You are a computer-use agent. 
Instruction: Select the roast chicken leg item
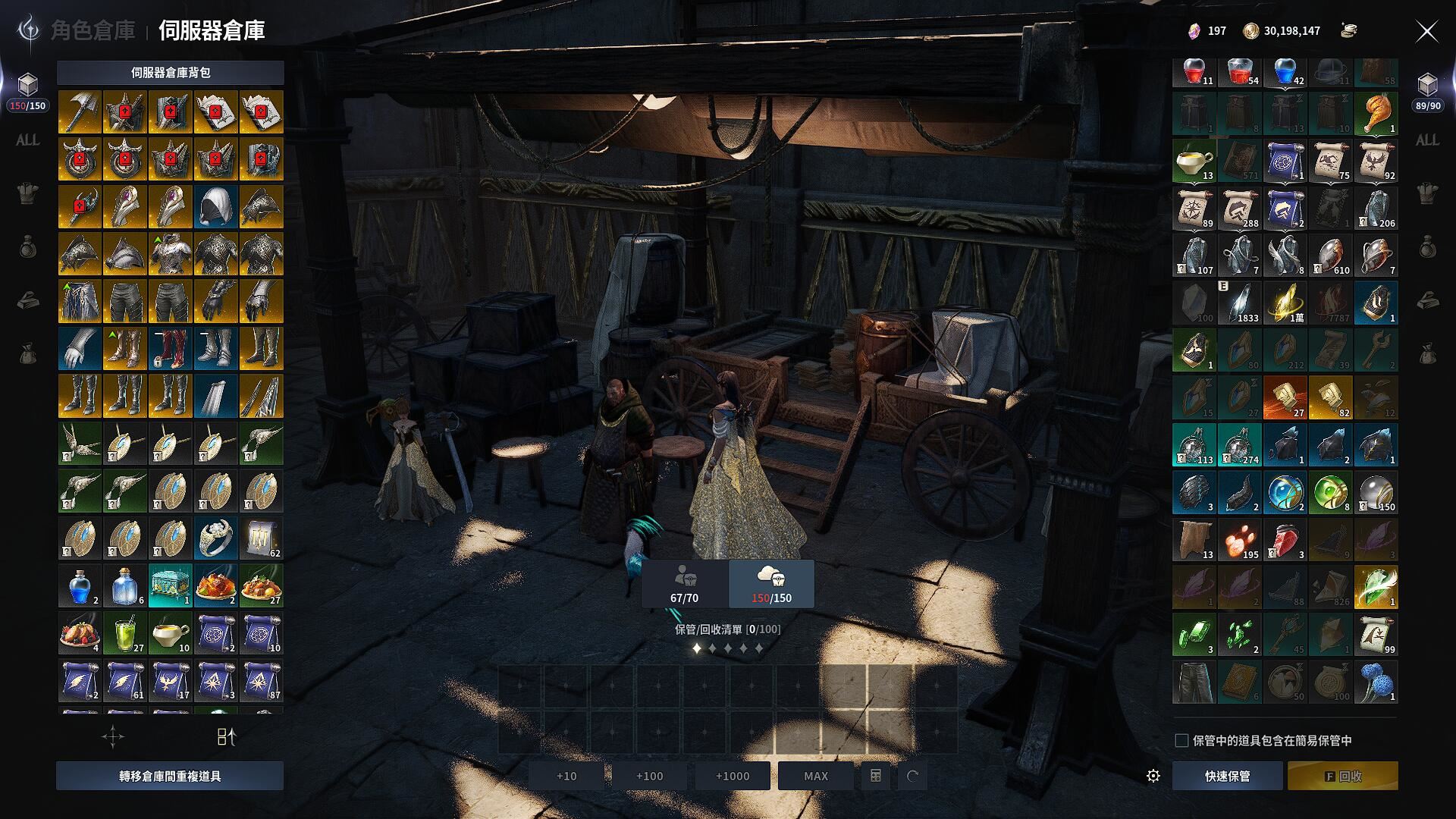pyautogui.click(x=1376, y=113)
